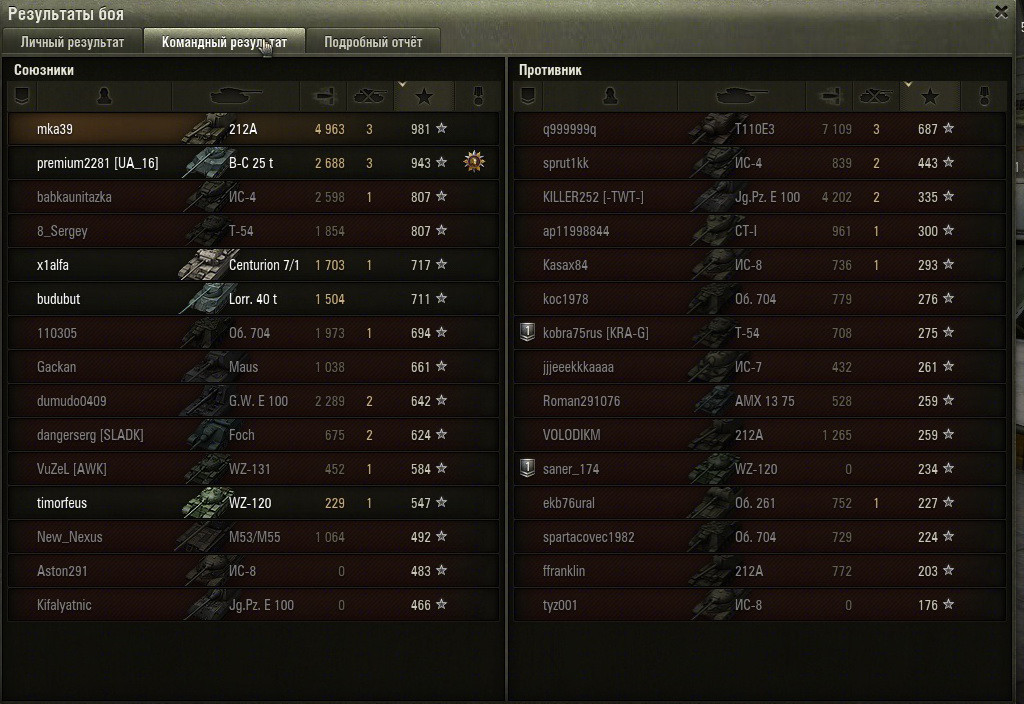Click premium2281's medal award icon
Image resolution: width=1024 pixels, height=704 pixels.
pyautogui.click(x=475, y=162)
